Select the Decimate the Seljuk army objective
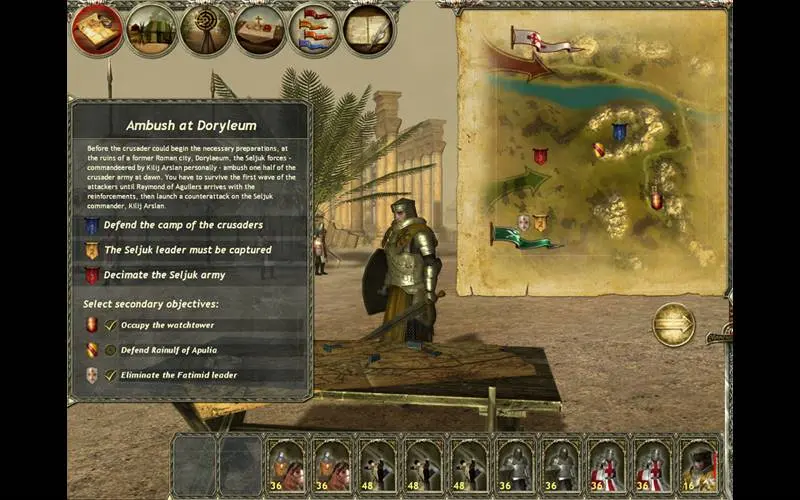The width and height of the screenshot is (800, 500). 164,275
